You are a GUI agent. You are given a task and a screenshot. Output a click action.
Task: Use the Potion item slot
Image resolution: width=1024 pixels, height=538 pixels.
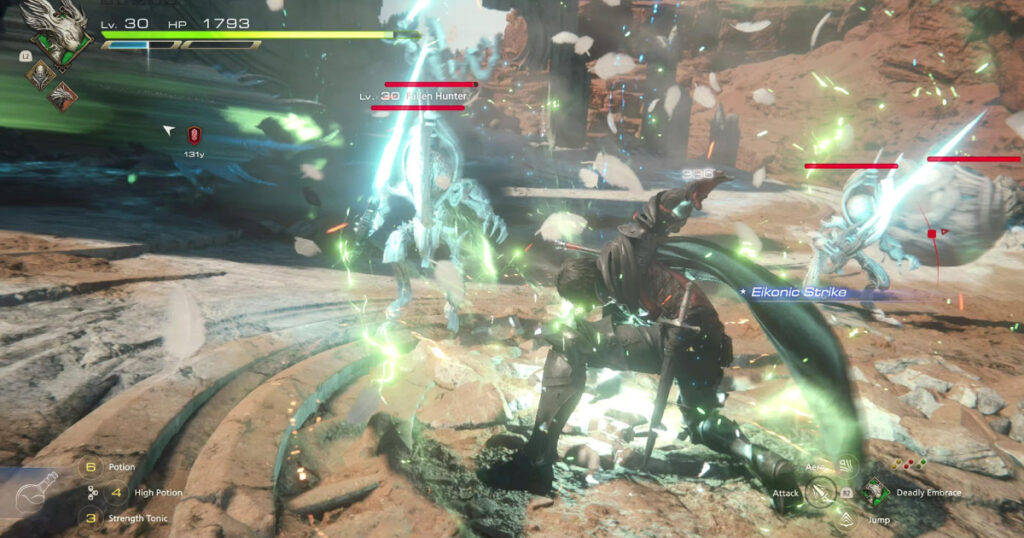click(92, 467)
